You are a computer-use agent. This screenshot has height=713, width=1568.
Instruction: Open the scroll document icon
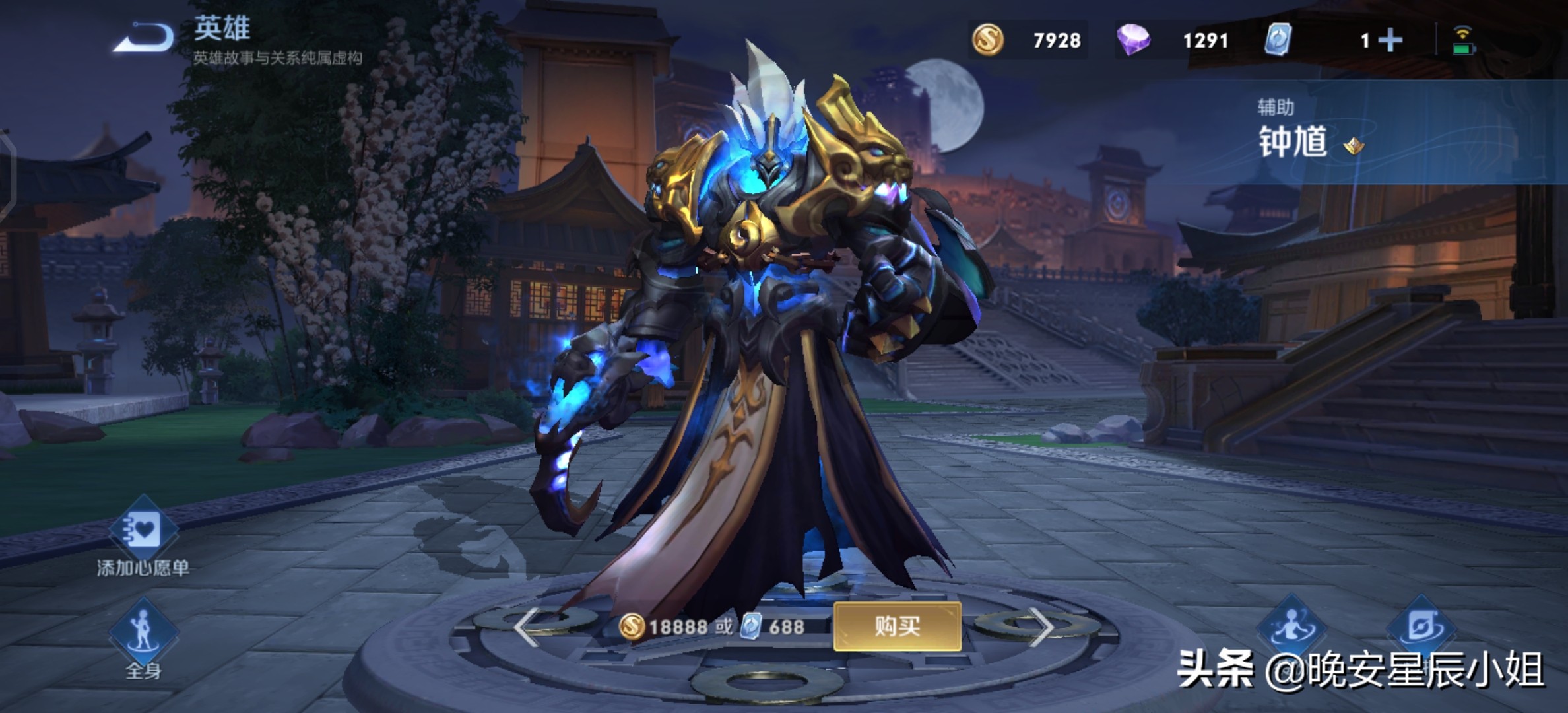[x=1421, y=626]
